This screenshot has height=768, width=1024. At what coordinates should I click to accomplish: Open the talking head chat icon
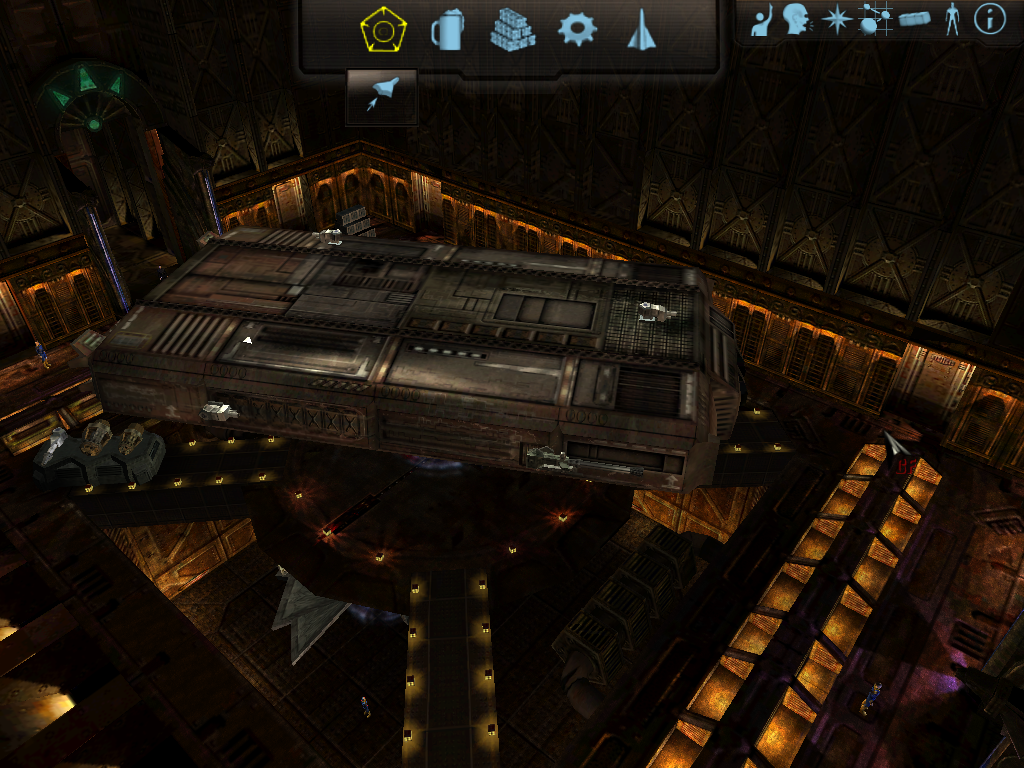click(796, 19)
